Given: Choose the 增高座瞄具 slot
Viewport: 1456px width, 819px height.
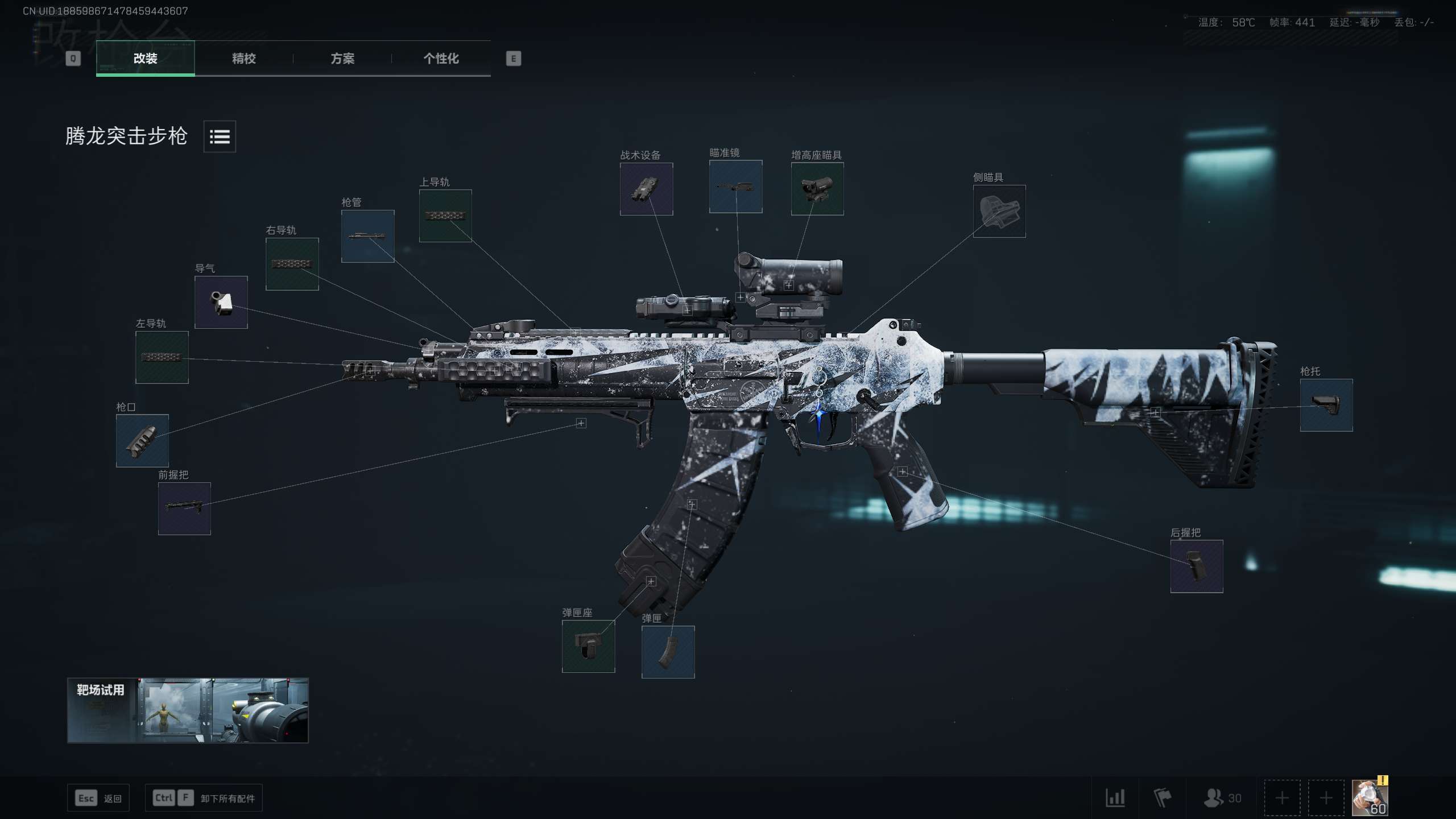Looking at the screenshot, I should (817, 189).
